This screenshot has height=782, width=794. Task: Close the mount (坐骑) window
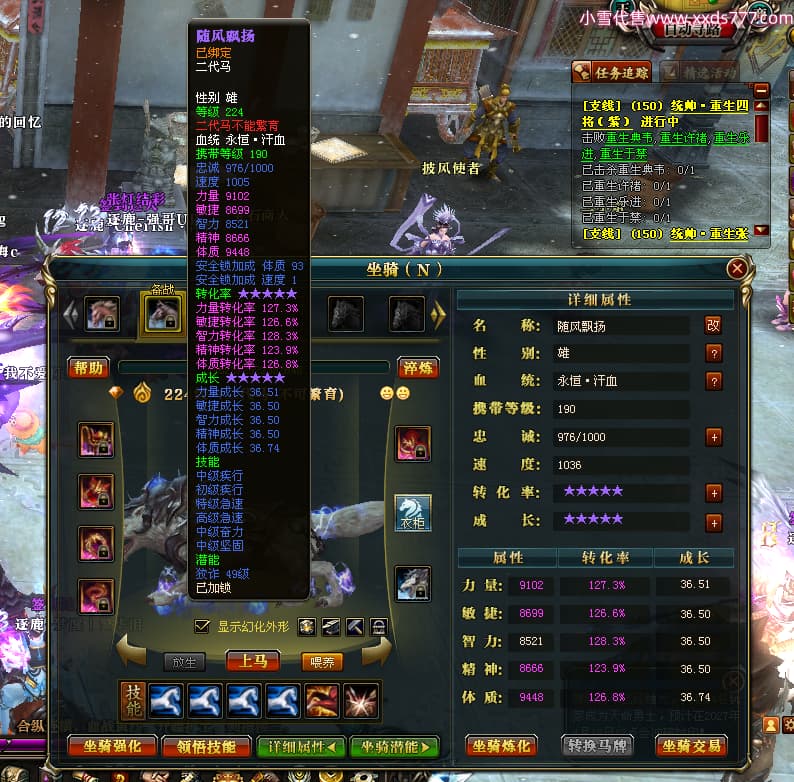737,269
